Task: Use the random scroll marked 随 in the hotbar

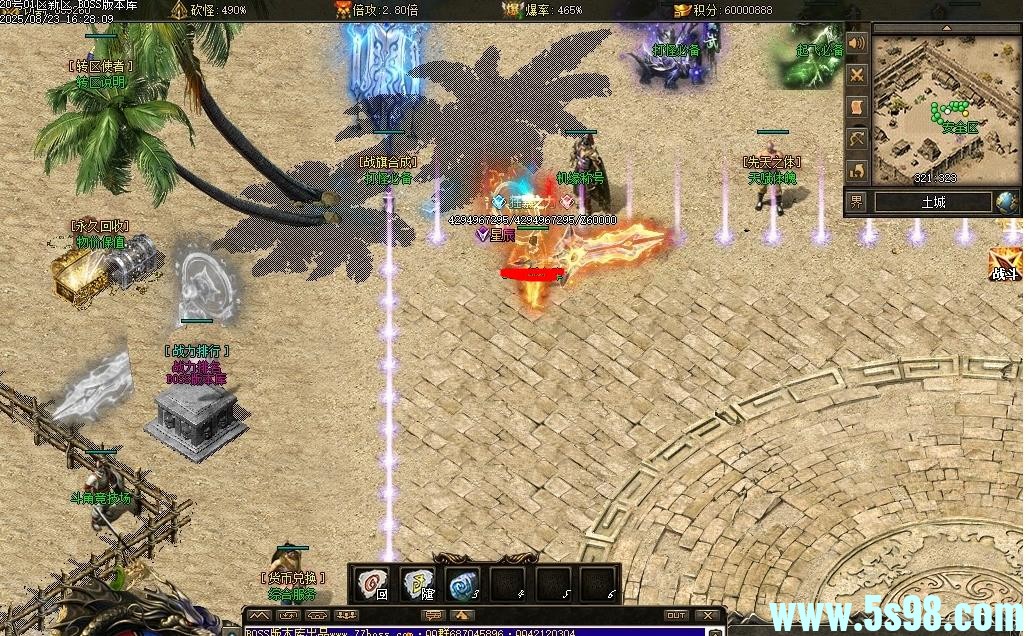Action: 417,583
